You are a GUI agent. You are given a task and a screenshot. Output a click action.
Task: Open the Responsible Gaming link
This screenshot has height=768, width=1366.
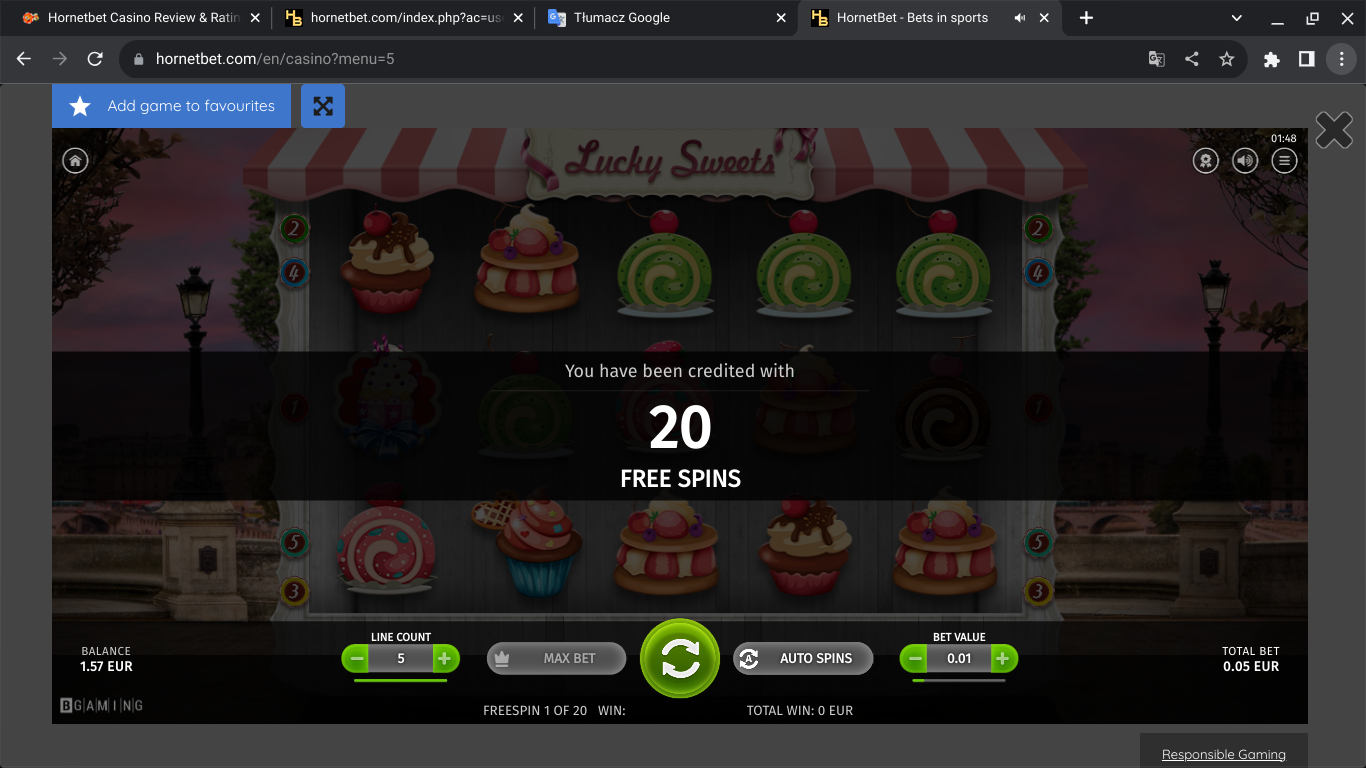[x=1223, y=754]
